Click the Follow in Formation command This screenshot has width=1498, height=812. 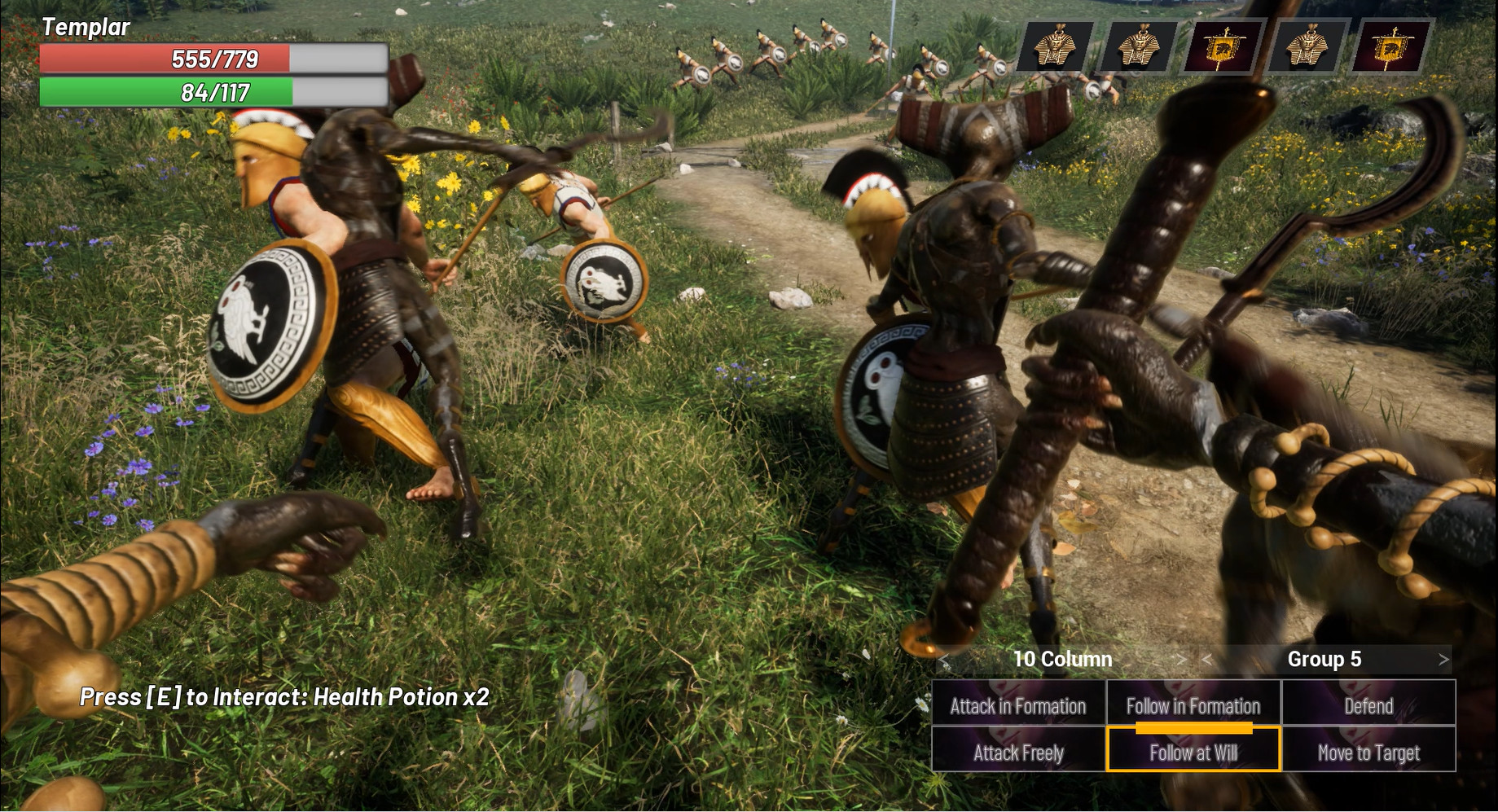1193,706
